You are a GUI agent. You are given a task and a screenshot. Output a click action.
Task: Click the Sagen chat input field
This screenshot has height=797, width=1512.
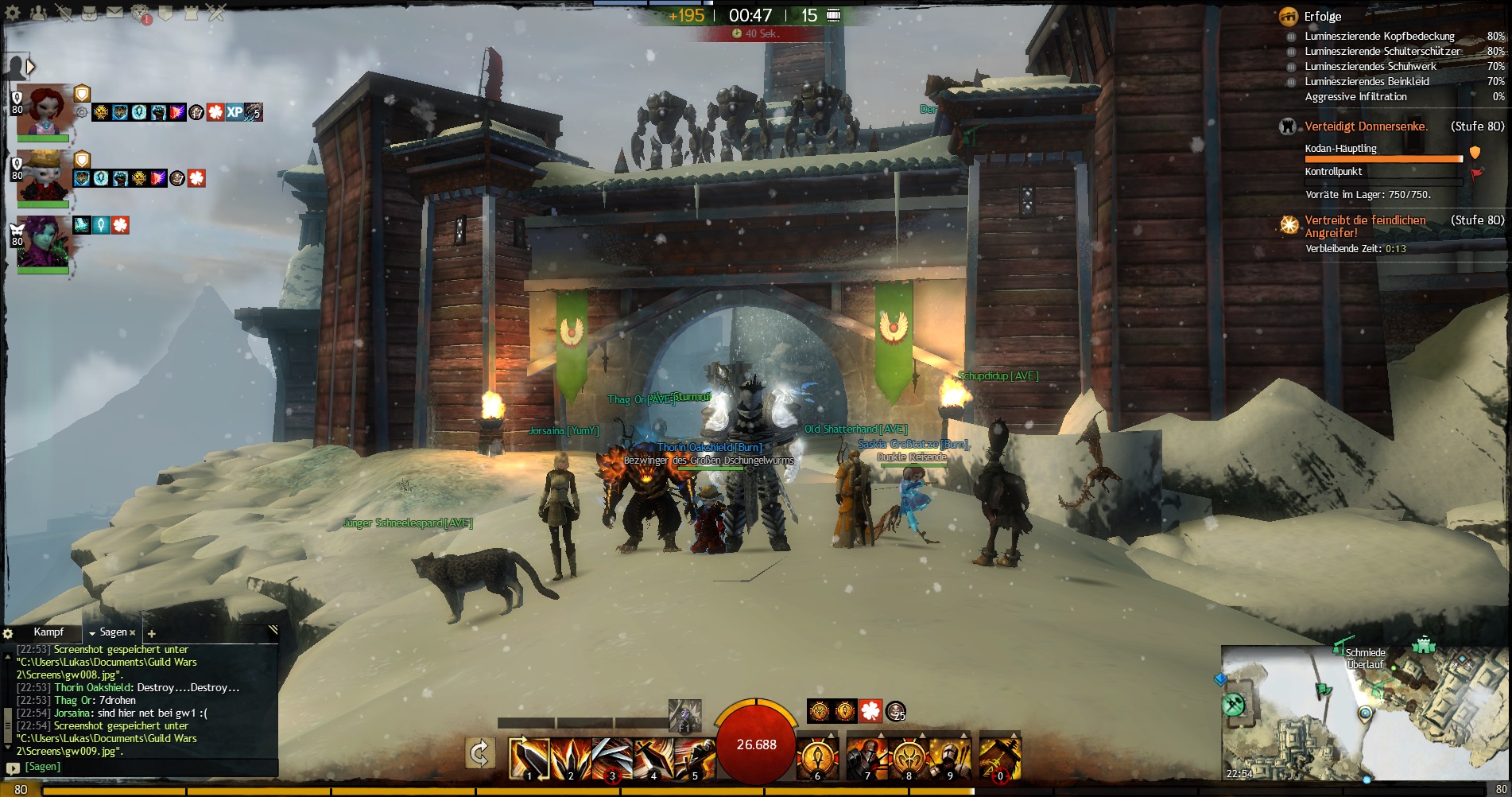[x=143, y=767]
